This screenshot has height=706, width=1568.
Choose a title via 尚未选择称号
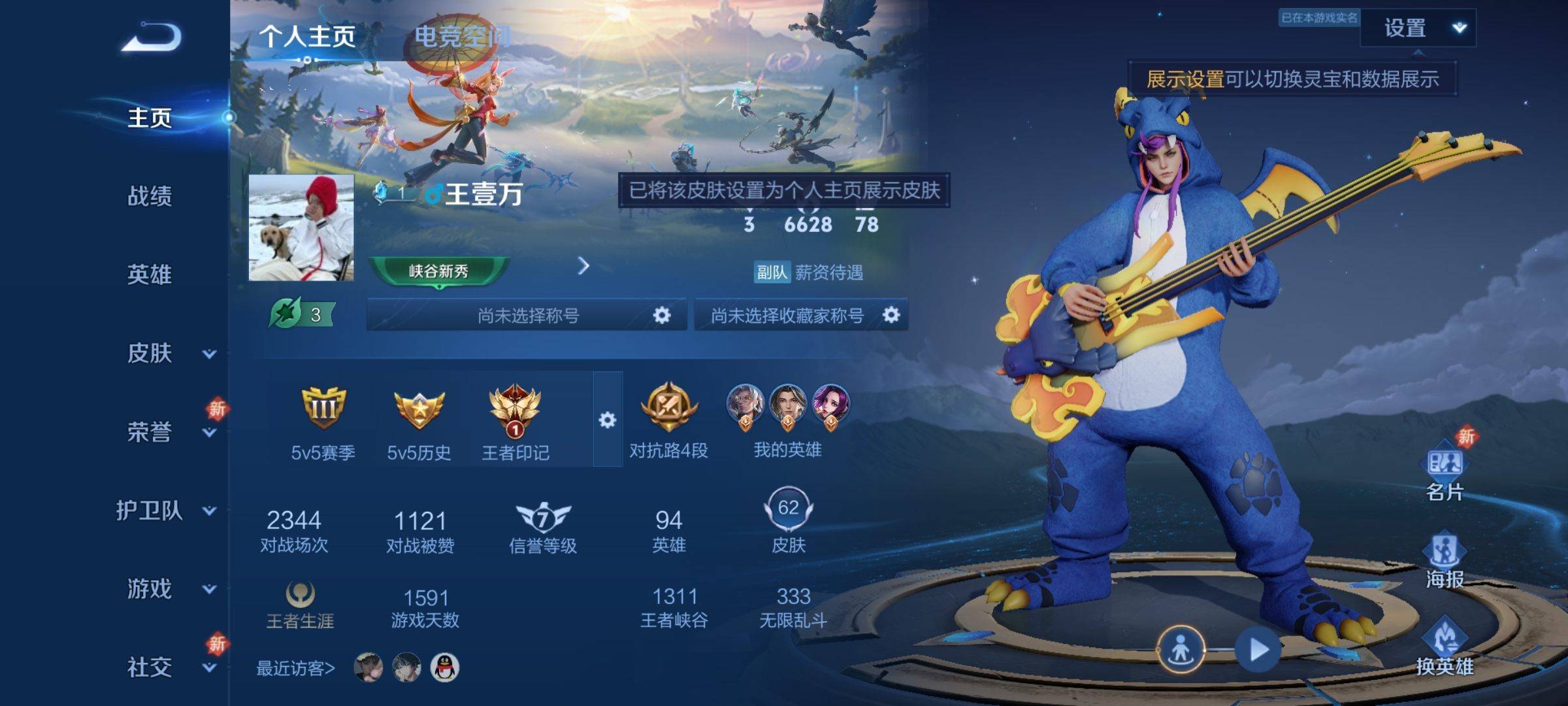[x=527, y=316]
